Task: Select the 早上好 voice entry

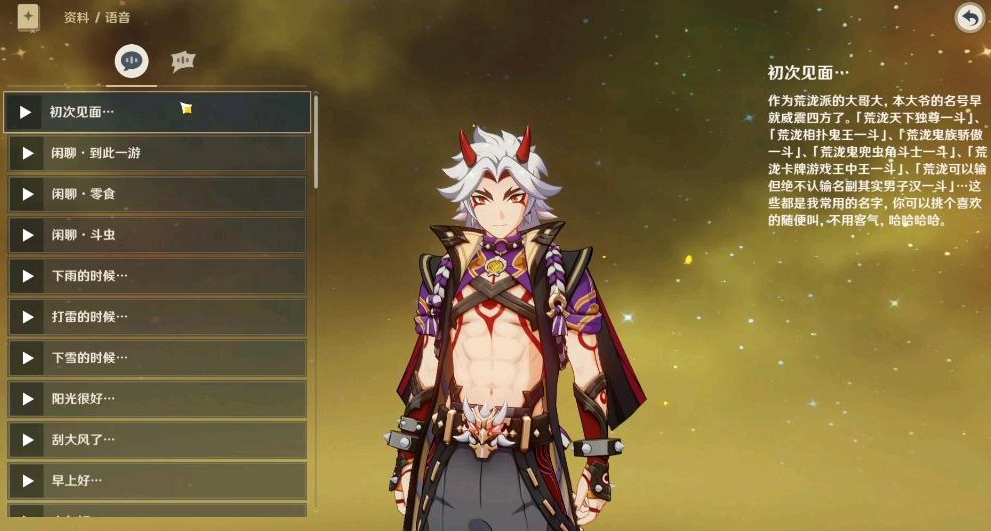Action: pos(158,481)
